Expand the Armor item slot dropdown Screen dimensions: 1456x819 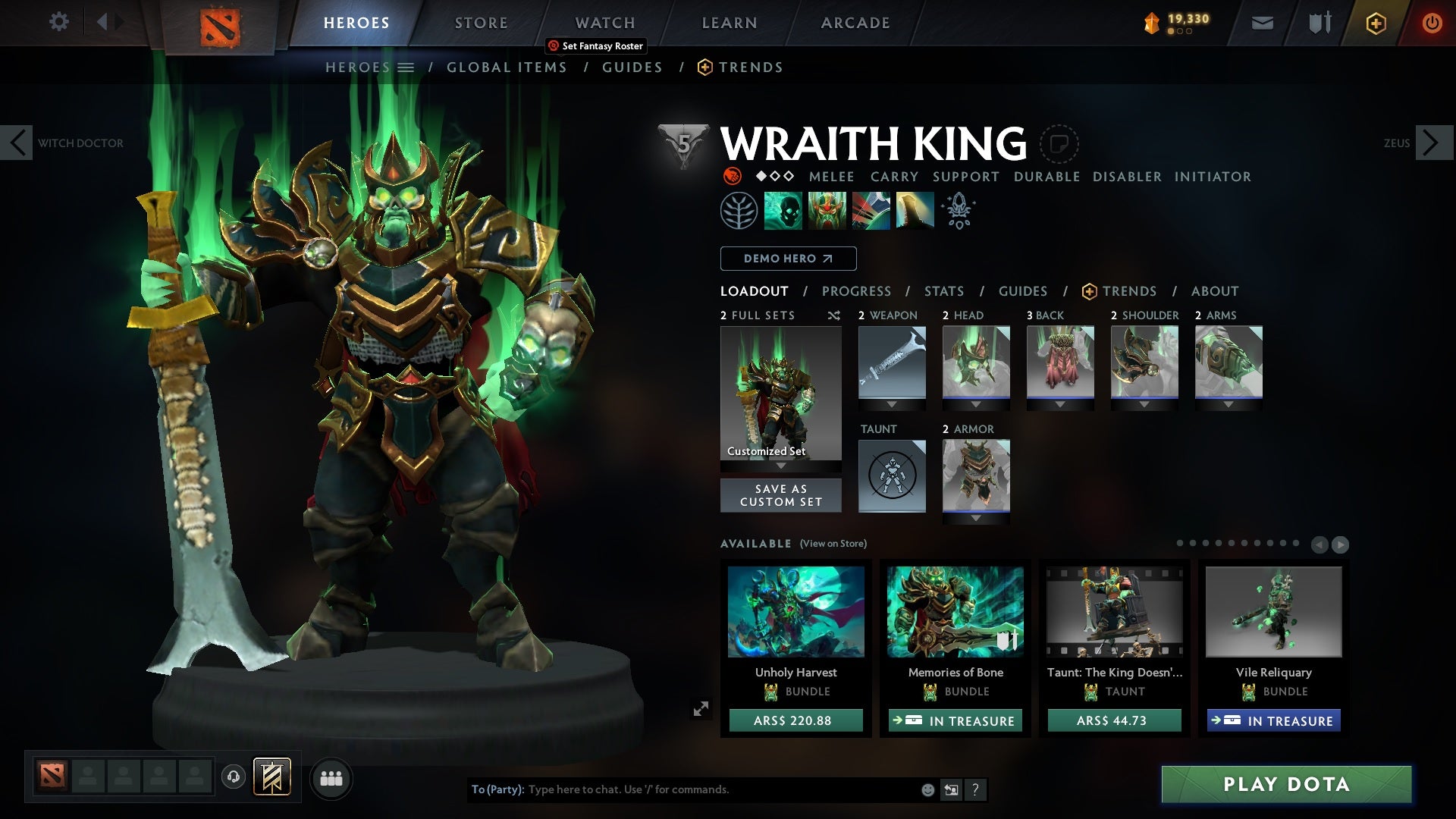(976, 518)
